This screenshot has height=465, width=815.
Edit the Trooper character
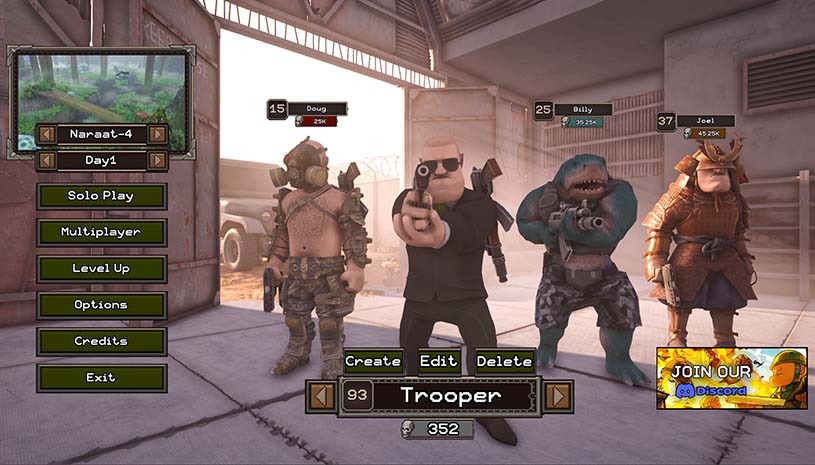(438, 361)
